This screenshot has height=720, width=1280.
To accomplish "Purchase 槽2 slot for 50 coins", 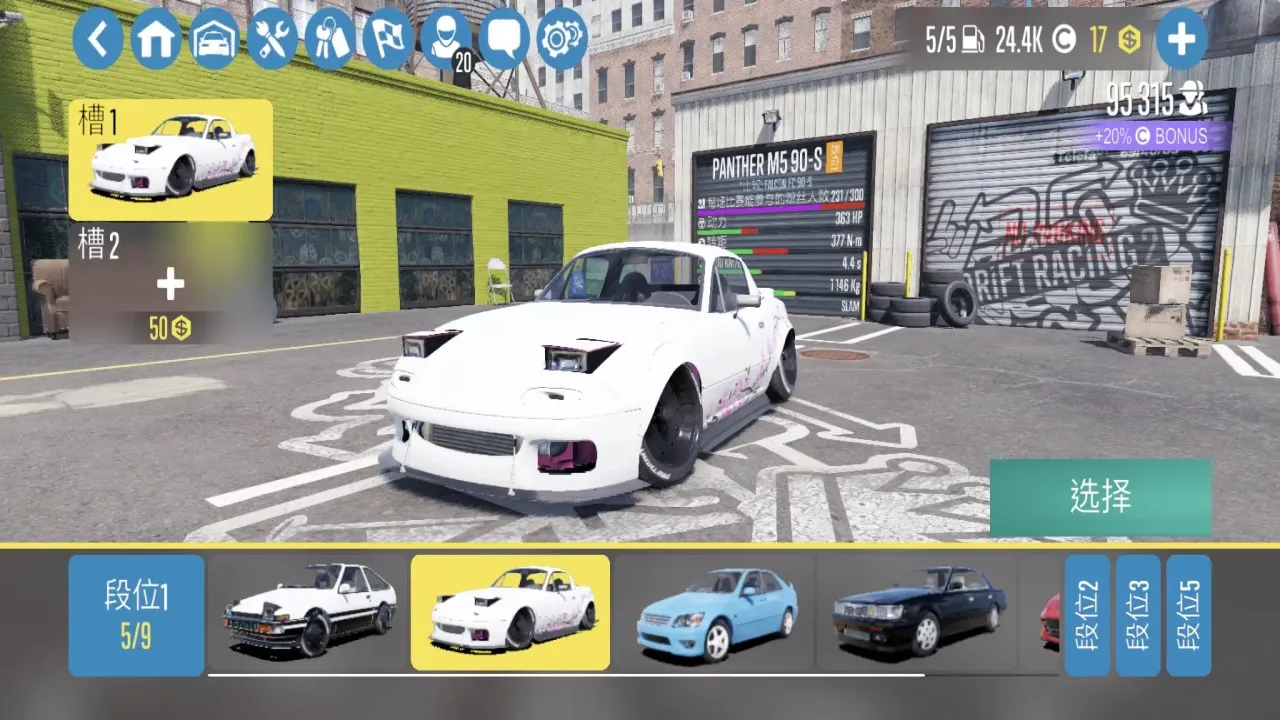I will click(x=169, y=287).
